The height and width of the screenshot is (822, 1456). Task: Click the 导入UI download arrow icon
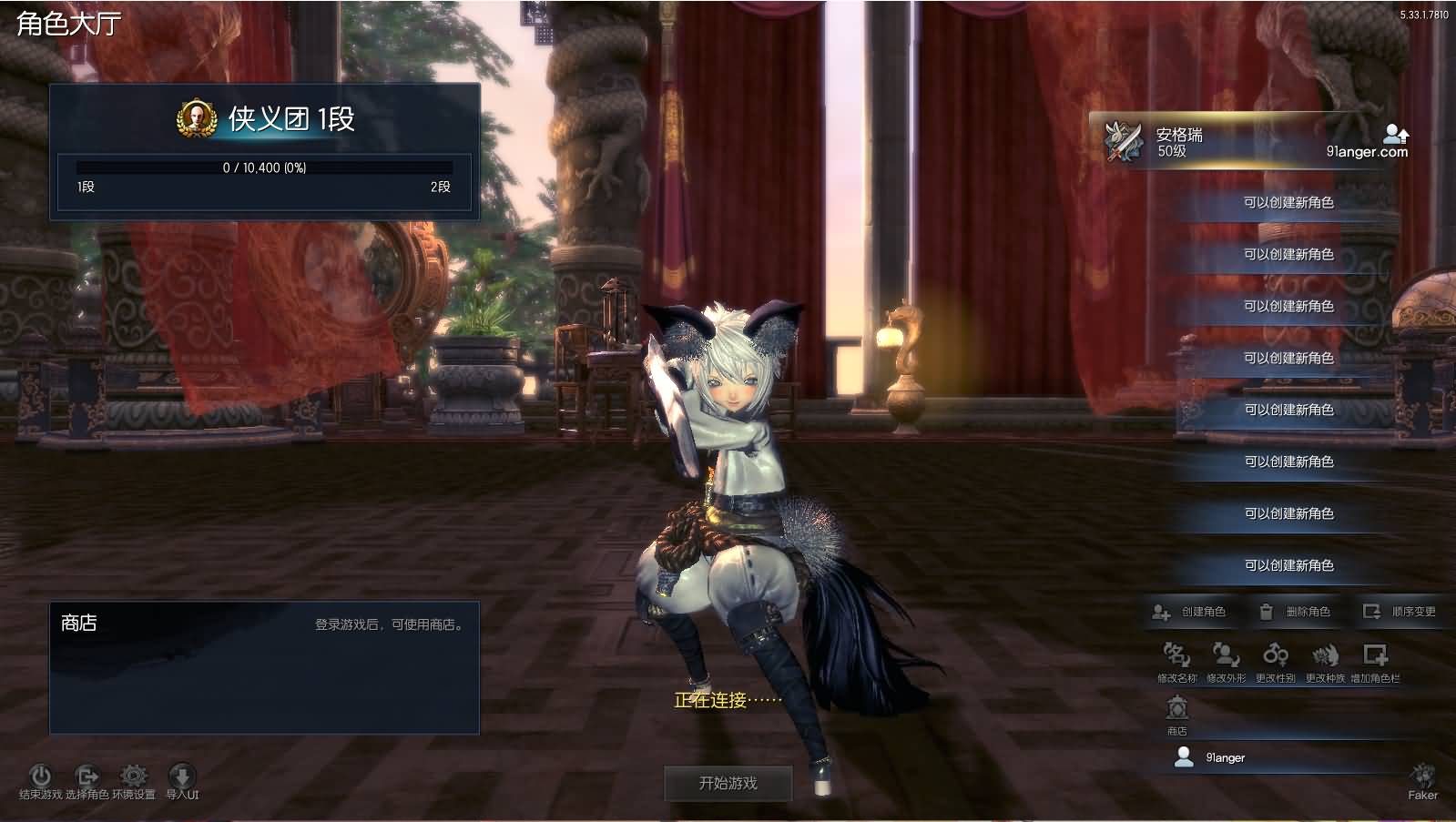(x=182, y=776)
